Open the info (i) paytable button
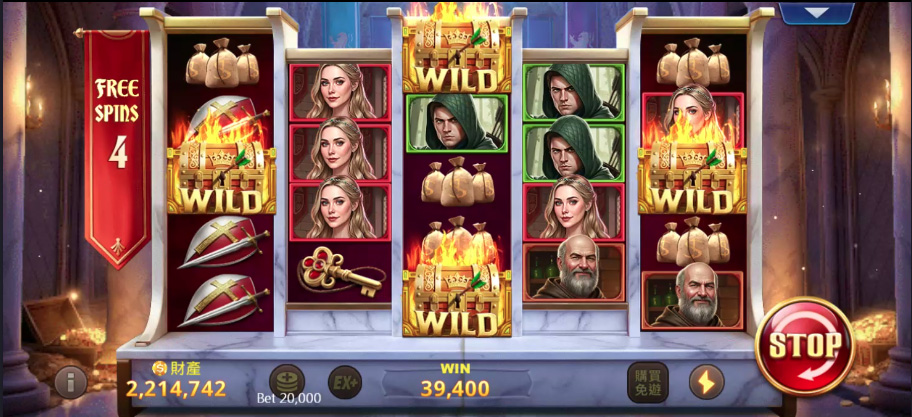Image resolution: width=912 pixels, height=417 pixels. [70, 381]
